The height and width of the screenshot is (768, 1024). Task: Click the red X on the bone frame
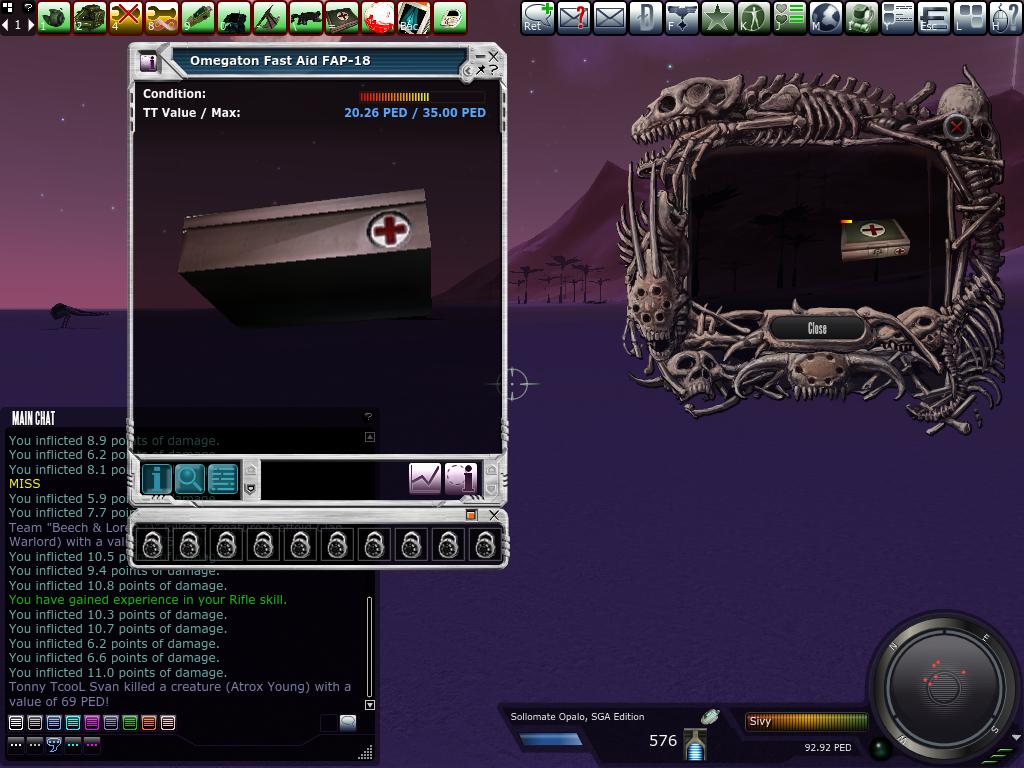click(x=957, y=126)
